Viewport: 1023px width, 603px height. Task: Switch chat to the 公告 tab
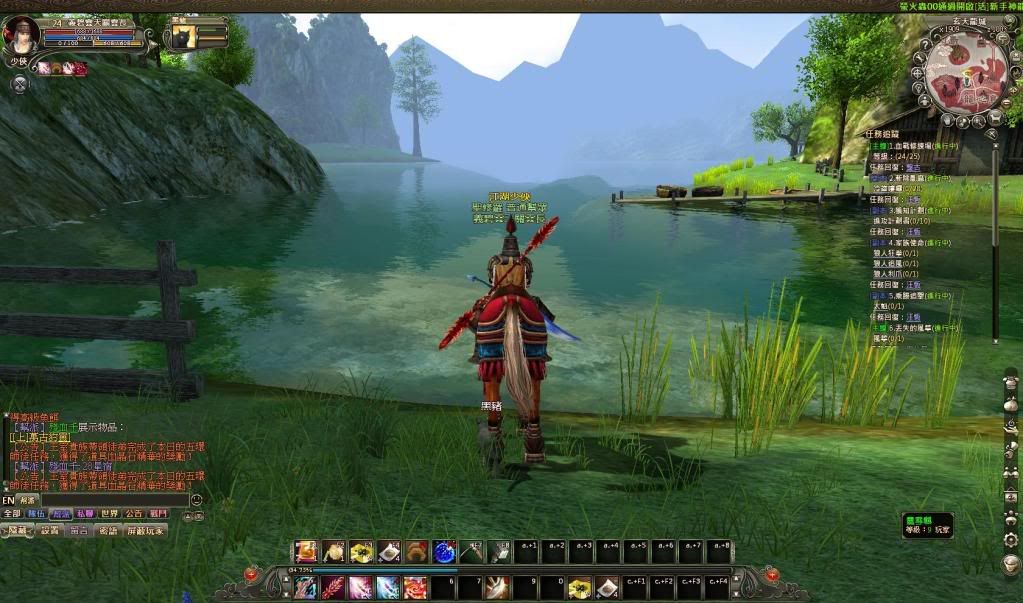133,513
